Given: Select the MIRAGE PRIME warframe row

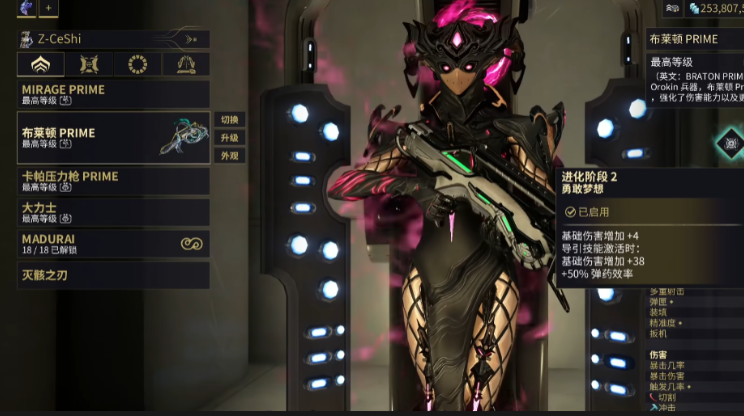Looking at the screenshot, I should coord(113,94).
